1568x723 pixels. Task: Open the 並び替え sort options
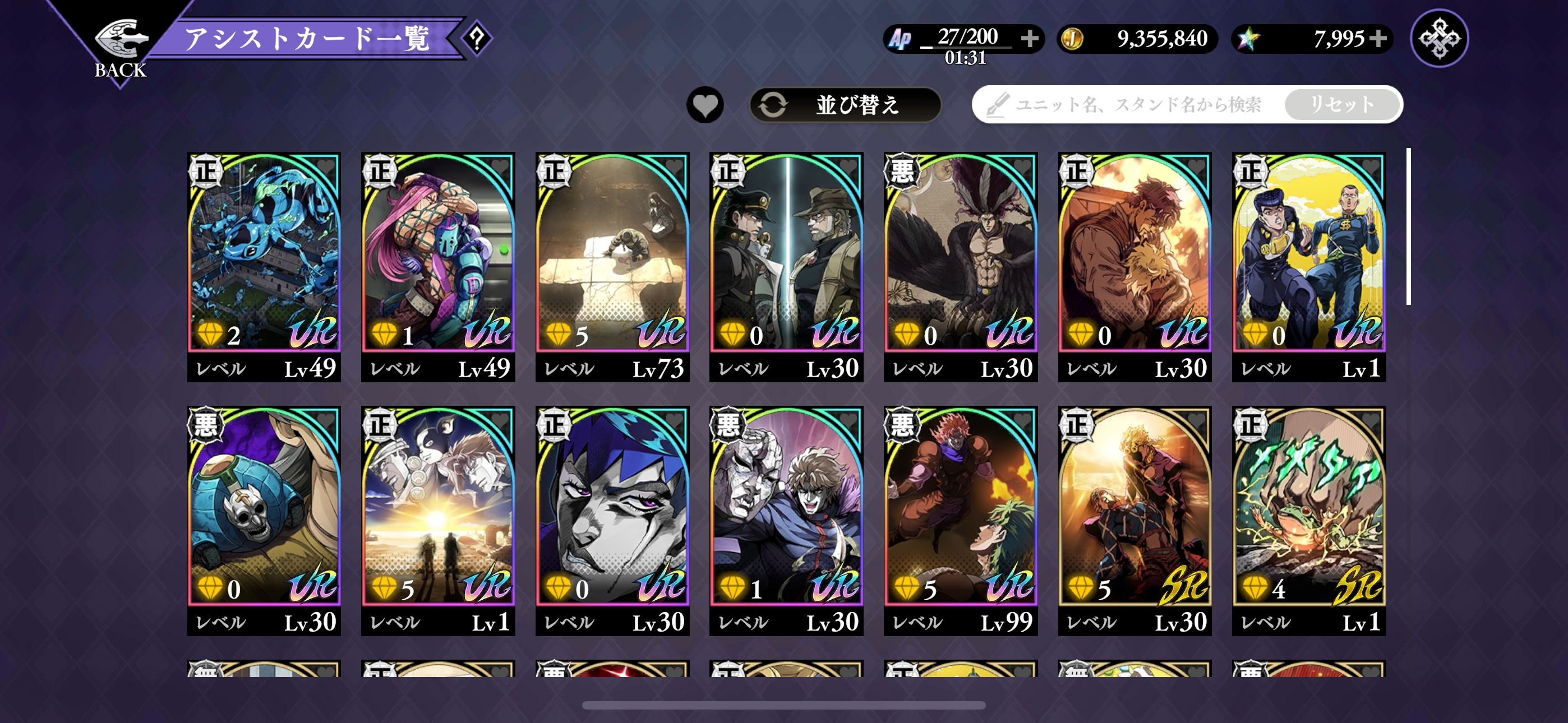[845, 105]
